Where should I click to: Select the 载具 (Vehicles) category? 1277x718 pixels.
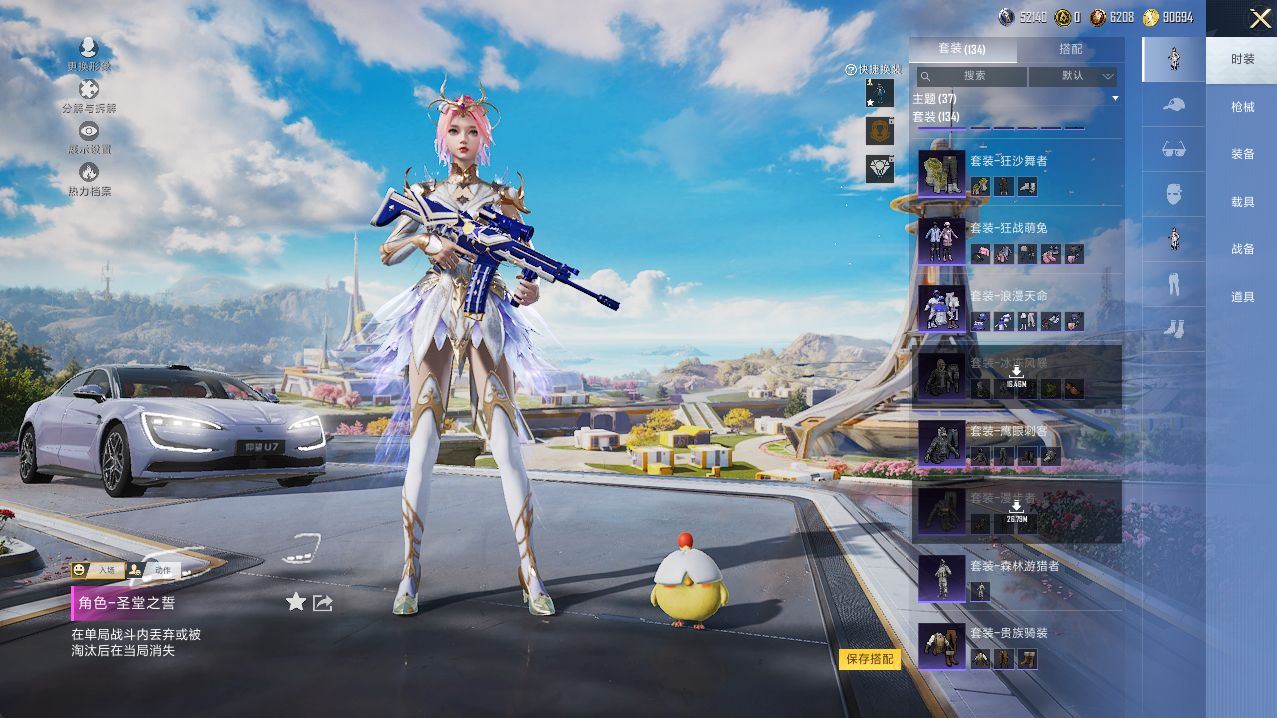1242,202
